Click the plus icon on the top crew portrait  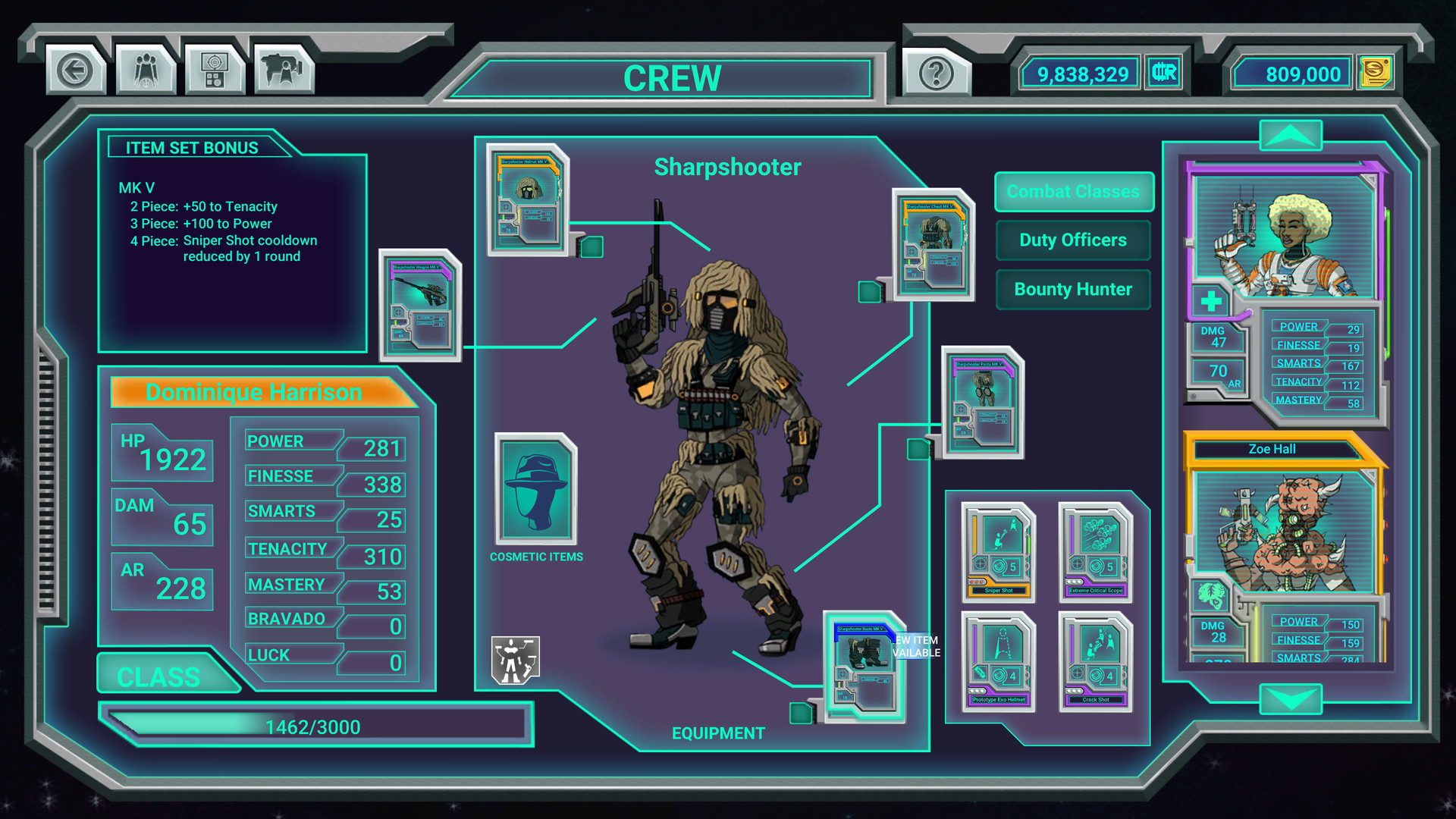click(1213, 302)
